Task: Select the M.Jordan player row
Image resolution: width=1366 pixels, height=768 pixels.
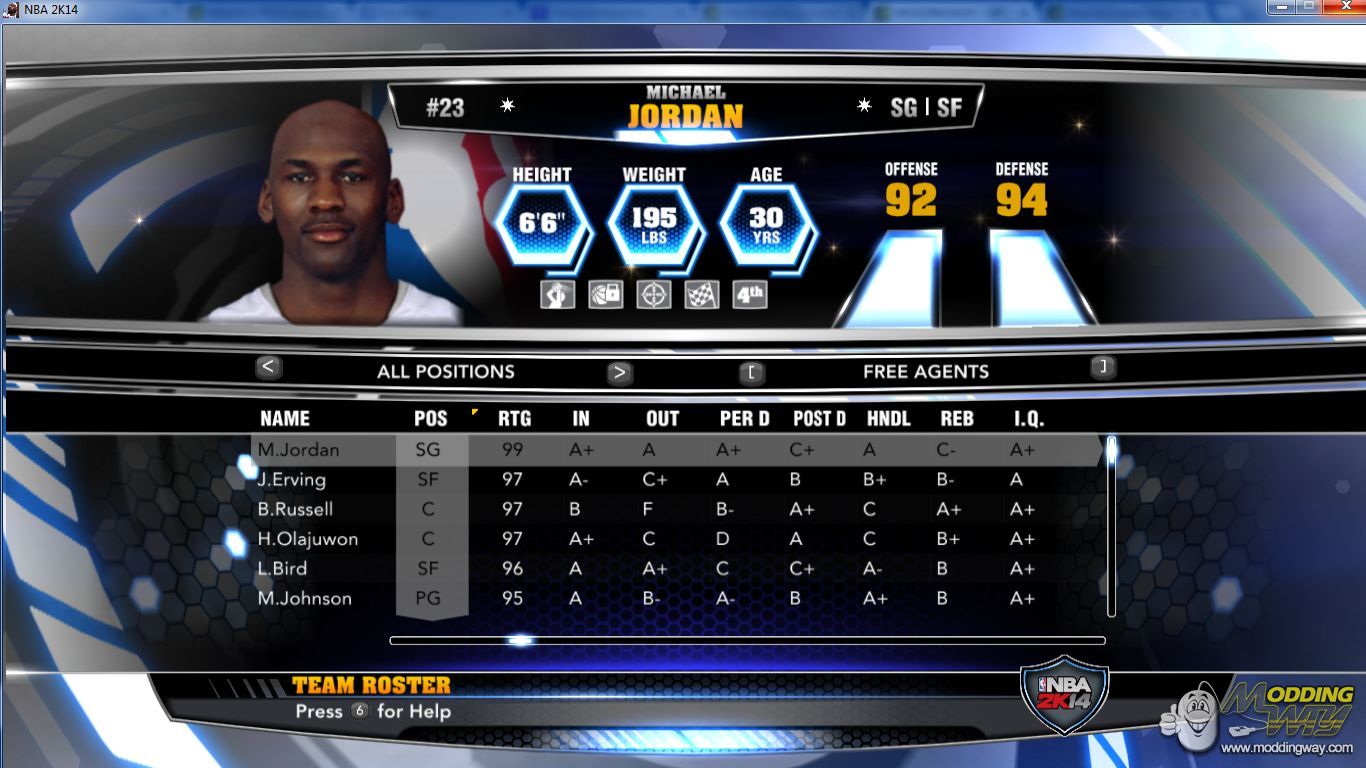Action: click(x=299, y=450)
